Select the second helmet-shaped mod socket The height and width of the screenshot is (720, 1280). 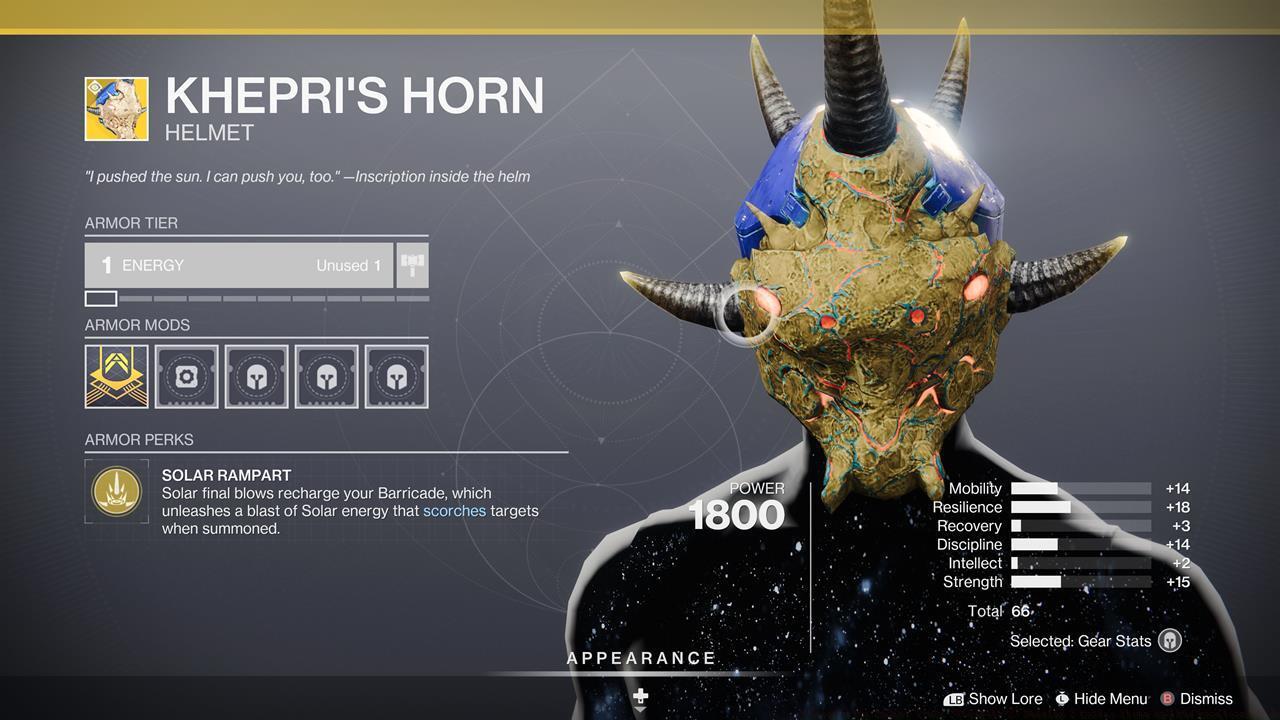pyautogui.click(x=326, y=376)
